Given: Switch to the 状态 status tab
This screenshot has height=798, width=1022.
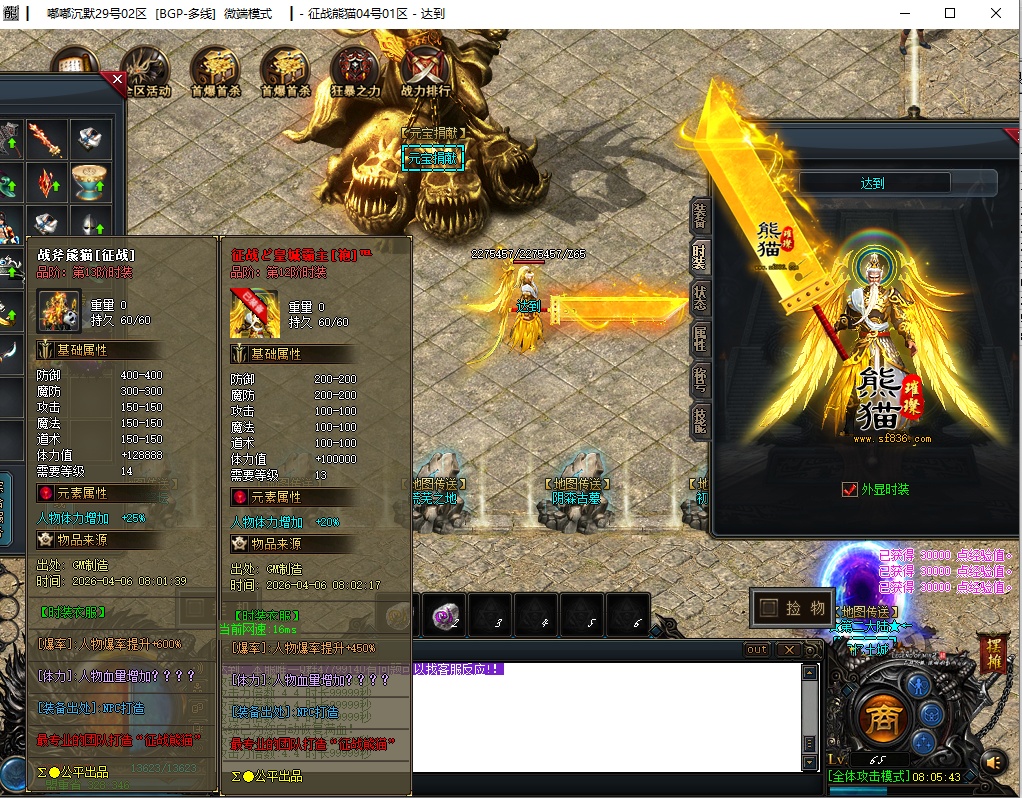Looking at the screenshot, I should click(700, 296).
